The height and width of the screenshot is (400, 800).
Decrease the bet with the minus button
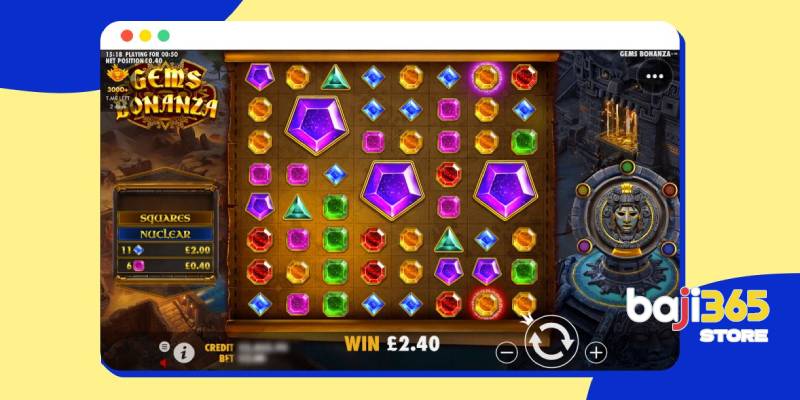[508, 352]
